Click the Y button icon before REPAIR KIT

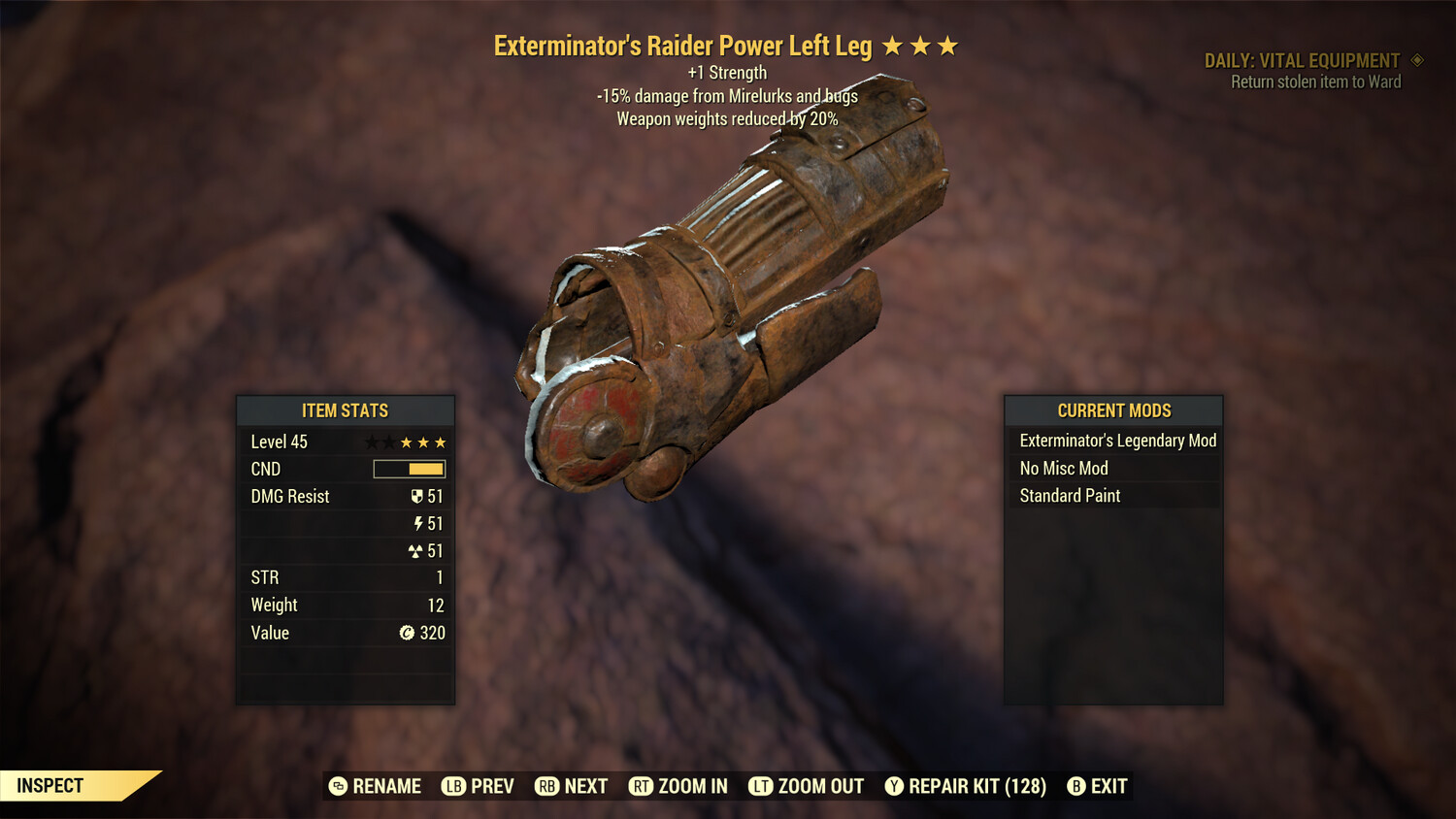tap(893, 786)
